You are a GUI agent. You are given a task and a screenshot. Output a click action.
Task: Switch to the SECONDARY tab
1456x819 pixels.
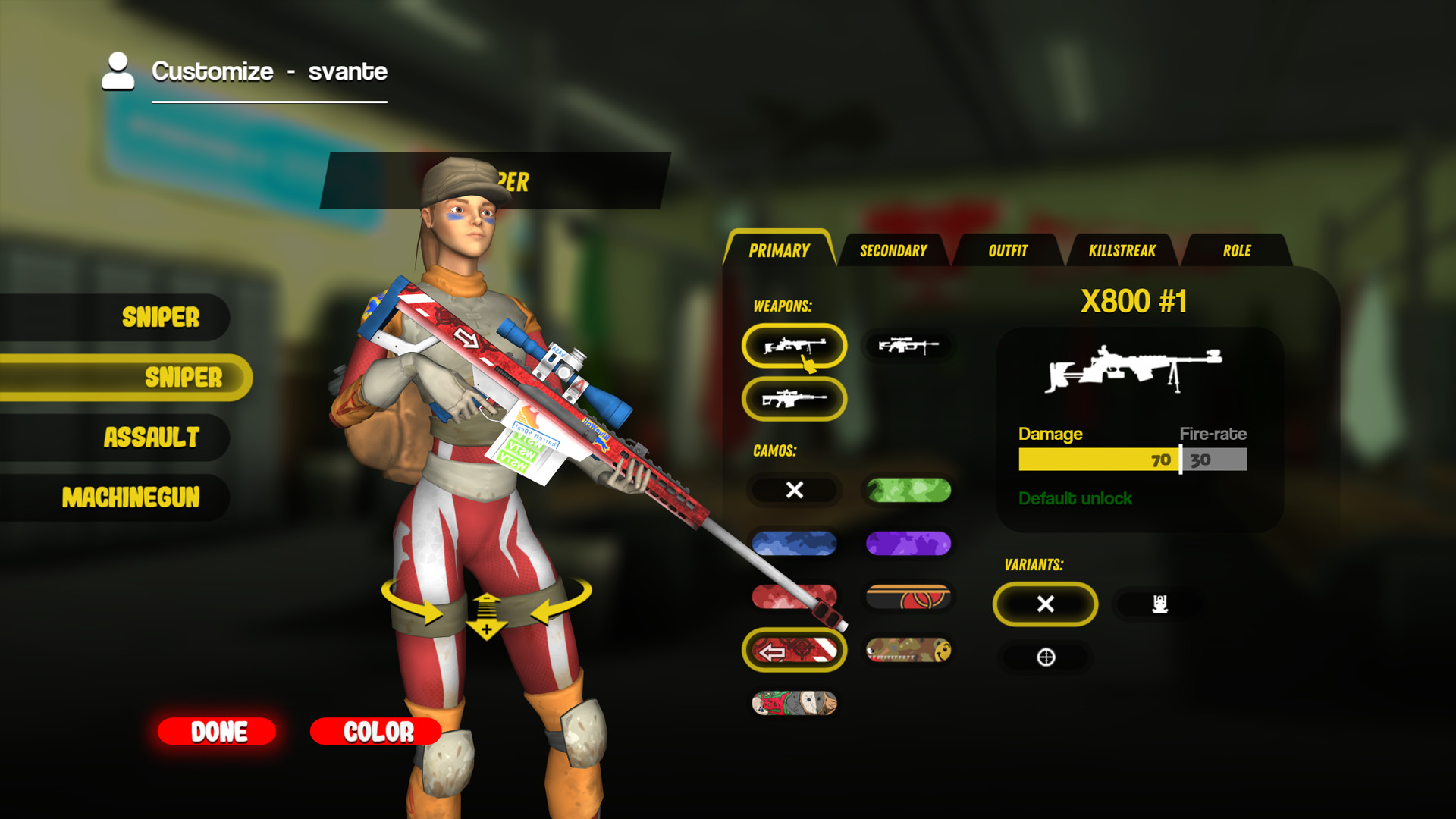893,251
